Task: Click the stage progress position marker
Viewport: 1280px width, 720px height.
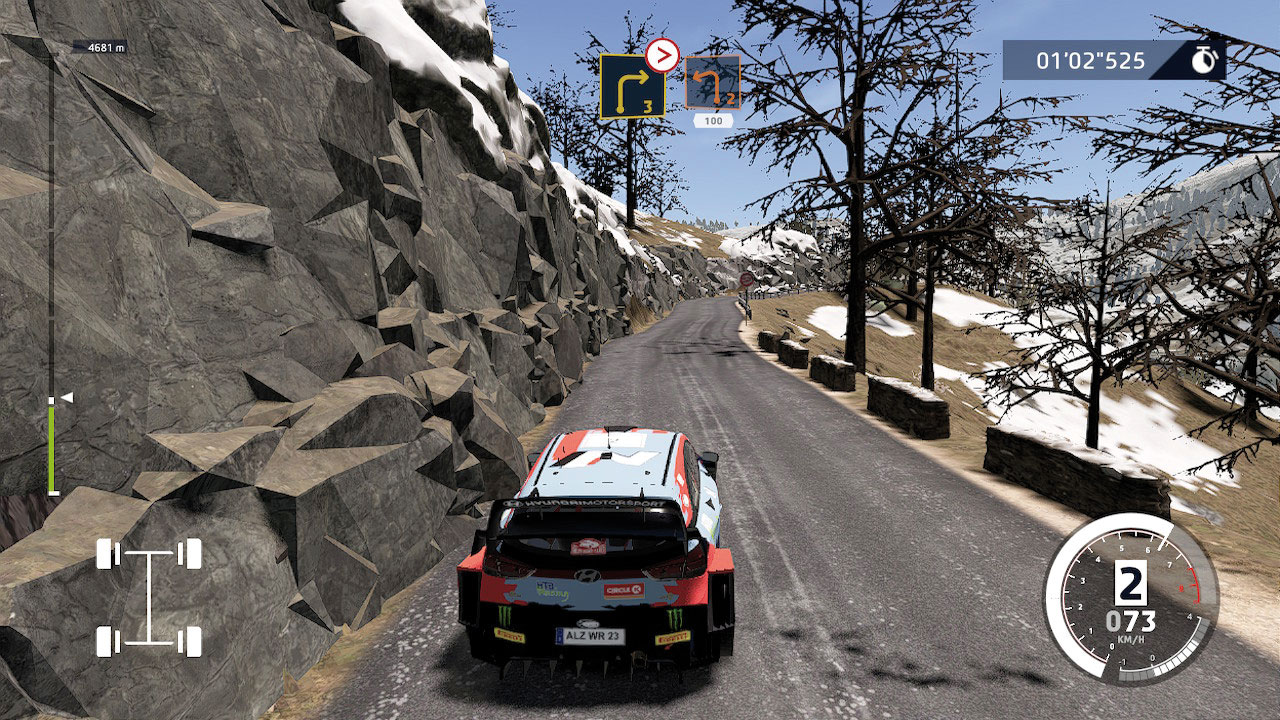Action: (66, 398)
